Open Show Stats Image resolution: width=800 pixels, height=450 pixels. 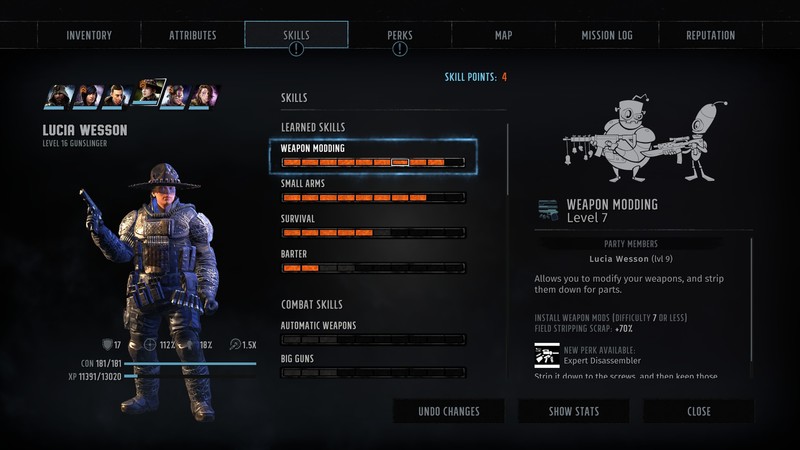pos(573,411)
